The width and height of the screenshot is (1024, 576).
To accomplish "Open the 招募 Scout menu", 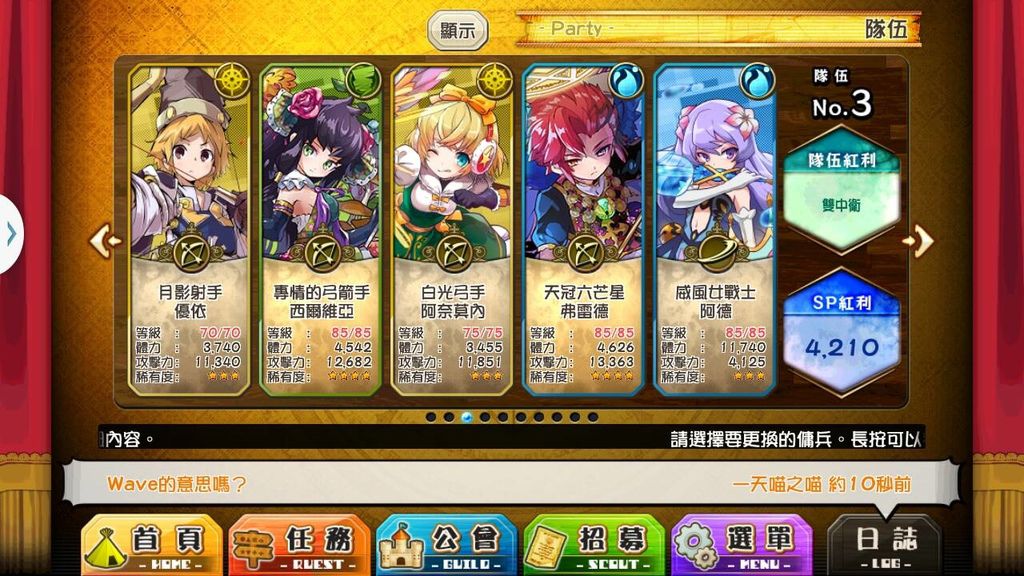I will coord(594,546).
